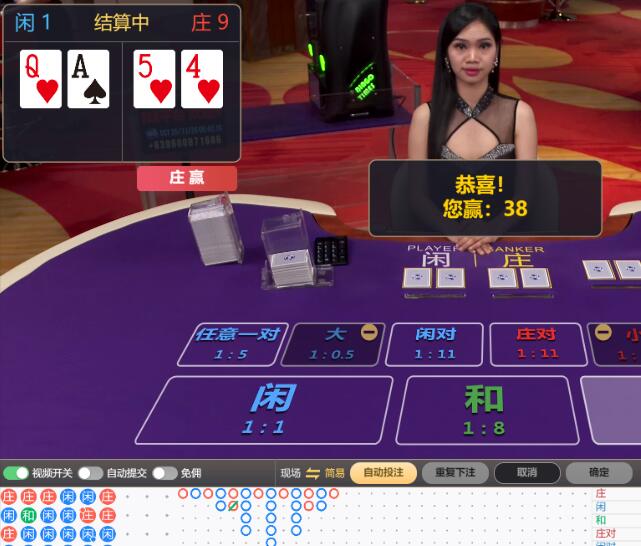Confirm the bet with 确定
Image resolution: width=641 pixels, height=546 pixels.
click(x=598, y=473)
